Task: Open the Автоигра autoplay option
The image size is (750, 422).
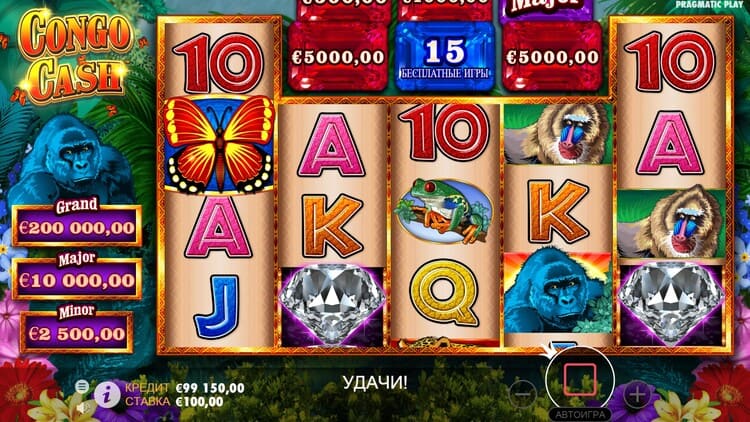Action: 581,413
